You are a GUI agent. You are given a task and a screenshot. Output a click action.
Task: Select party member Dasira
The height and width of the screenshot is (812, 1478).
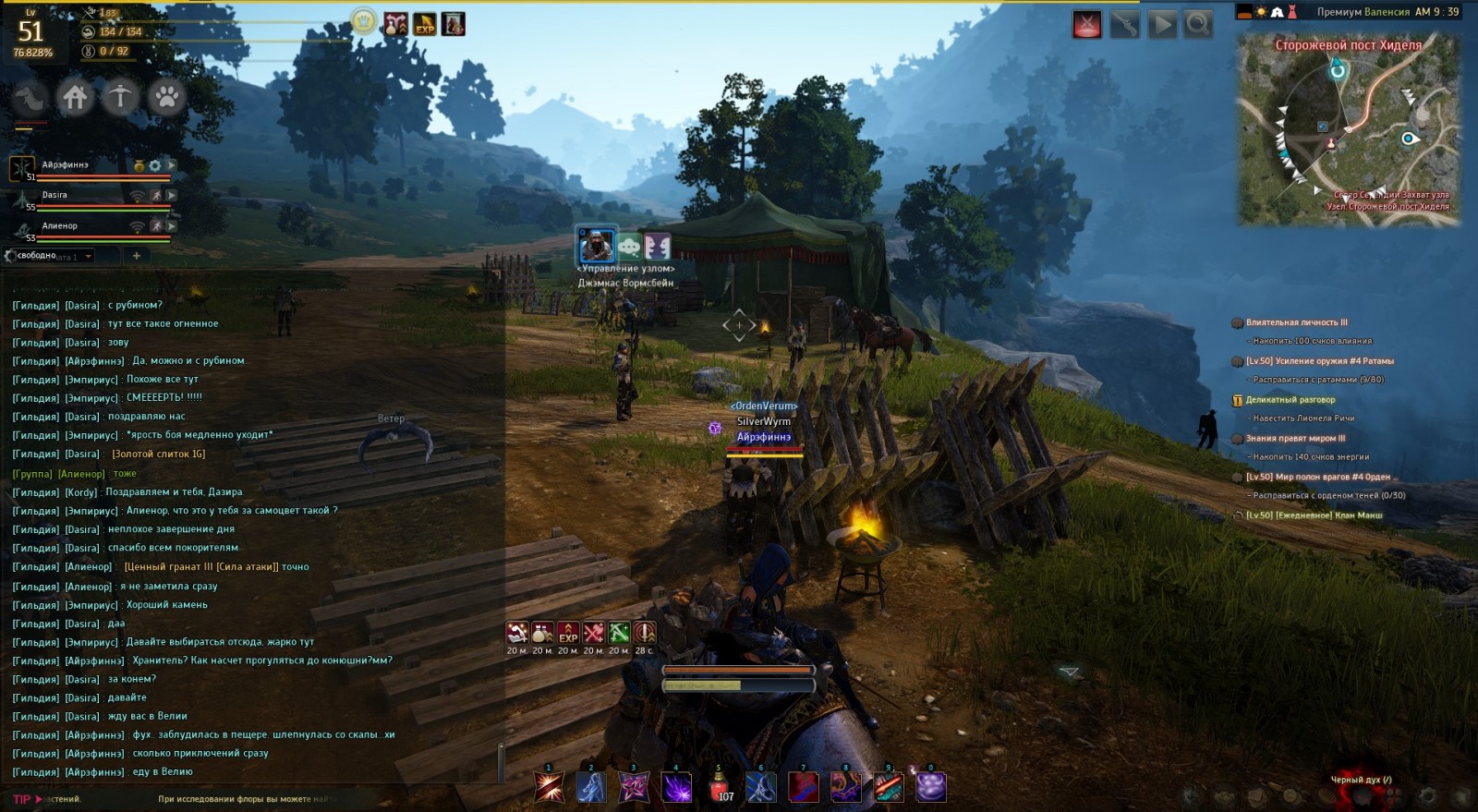point(55,196)
